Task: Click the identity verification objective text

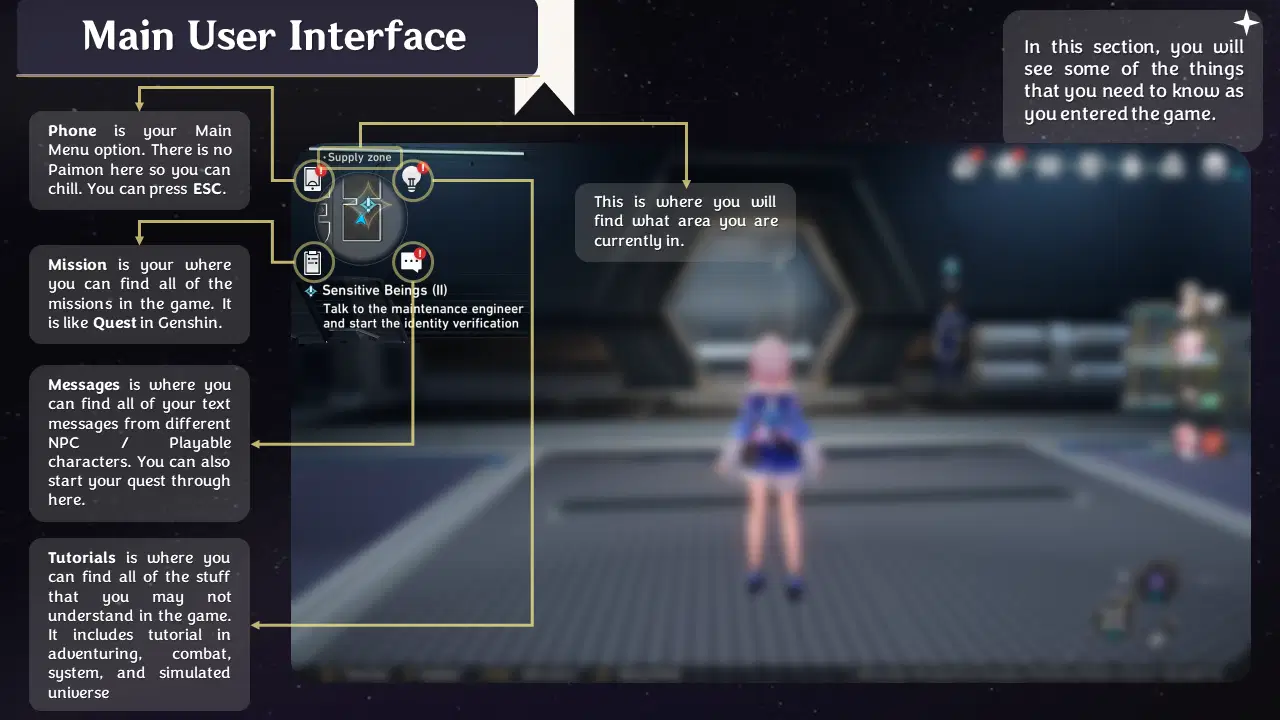Action: tap(421, 316)
